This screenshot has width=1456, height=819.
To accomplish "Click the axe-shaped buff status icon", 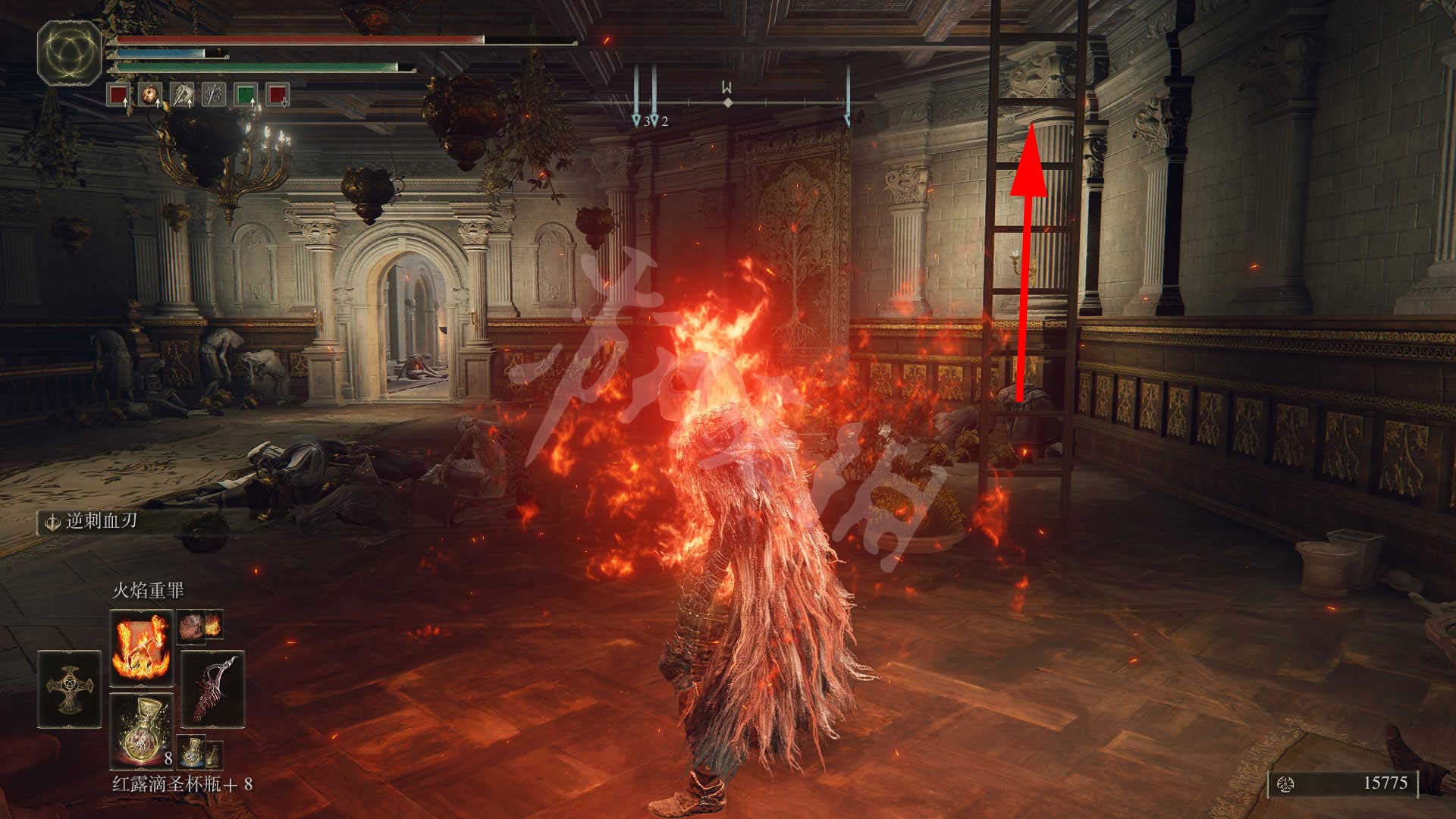I will click(182, 95).
